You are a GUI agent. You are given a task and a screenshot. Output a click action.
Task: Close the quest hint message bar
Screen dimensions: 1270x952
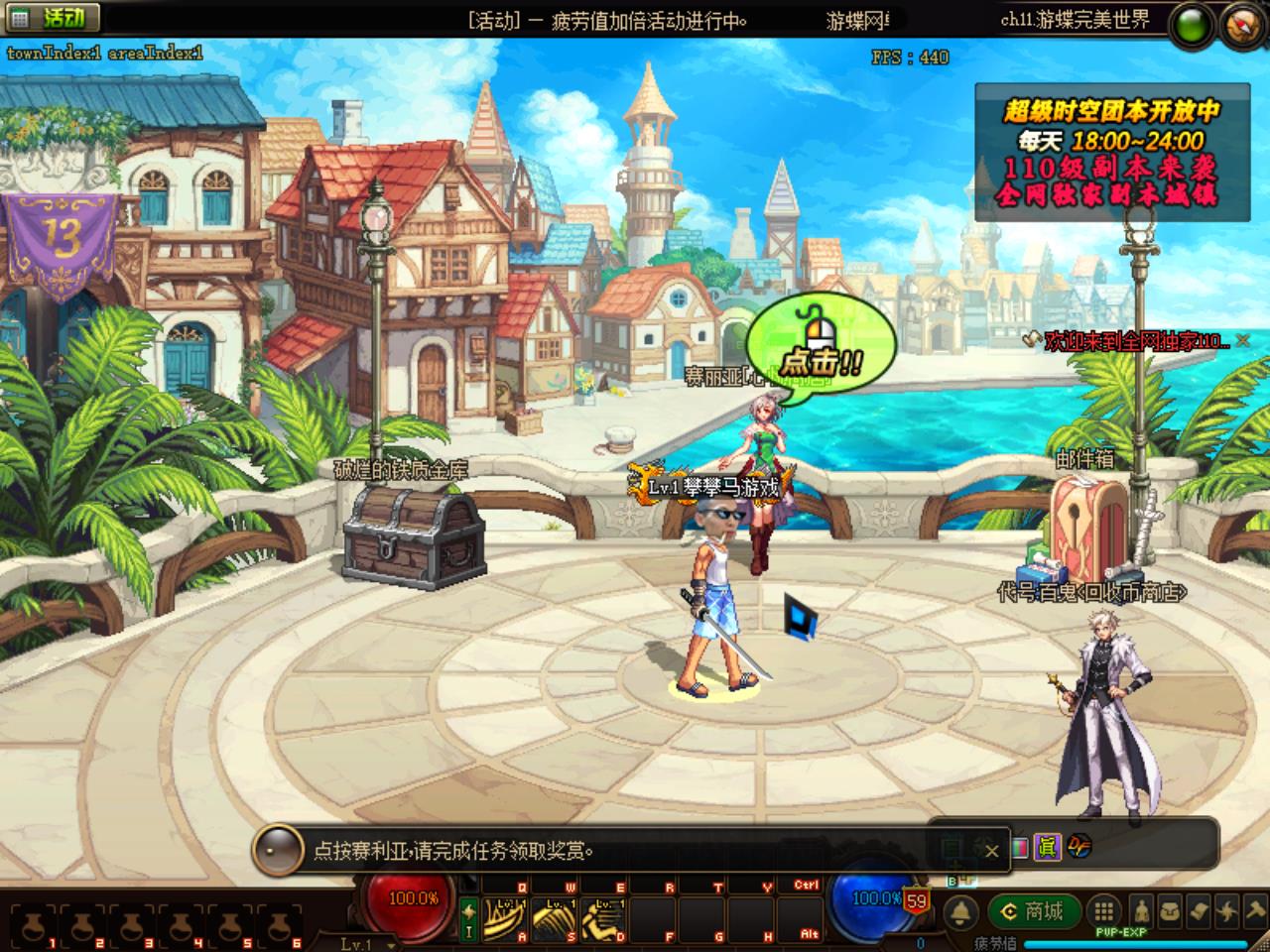coord(991,851)
